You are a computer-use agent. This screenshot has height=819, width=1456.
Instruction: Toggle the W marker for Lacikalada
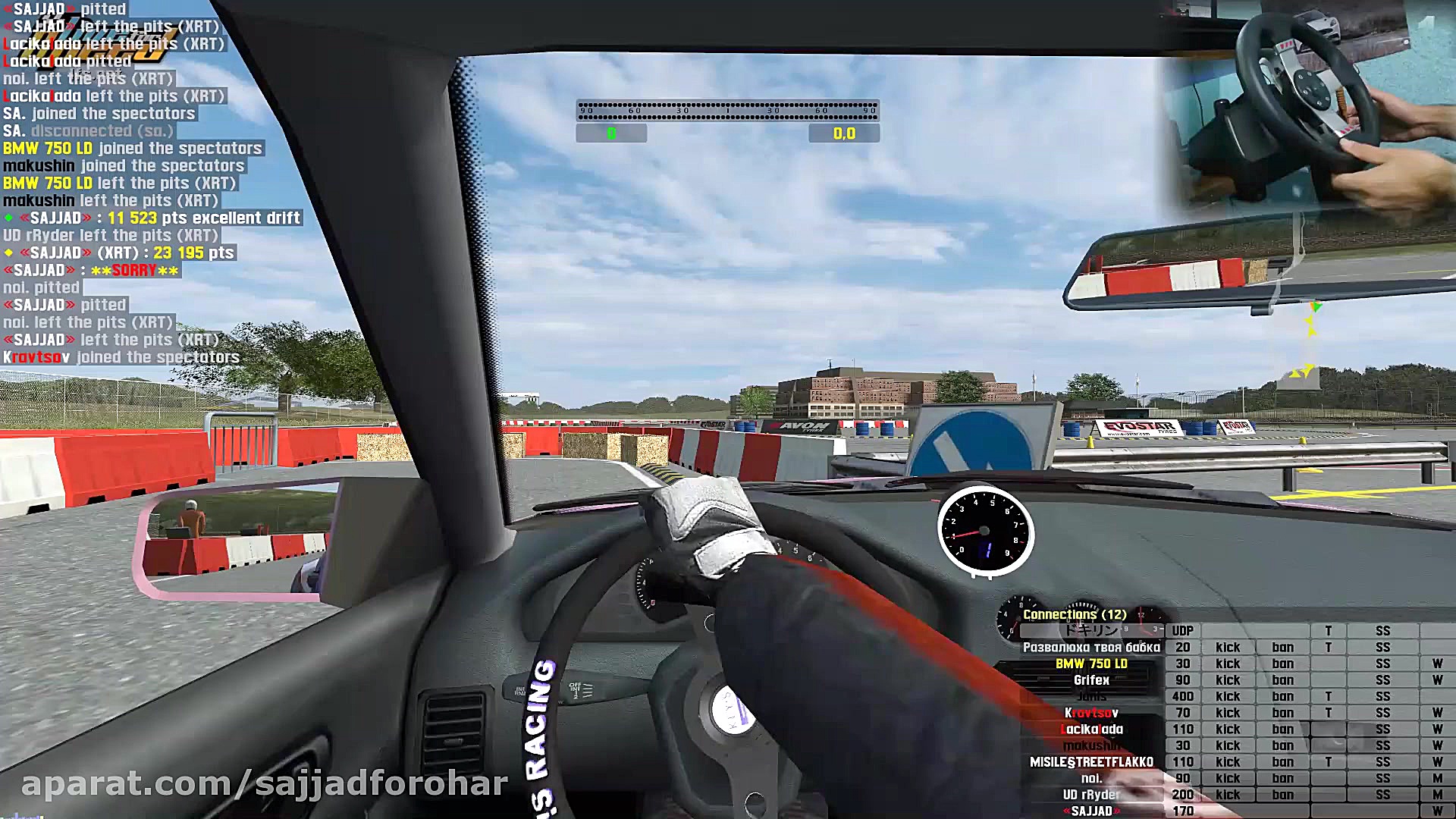[x=1436, y=729]
